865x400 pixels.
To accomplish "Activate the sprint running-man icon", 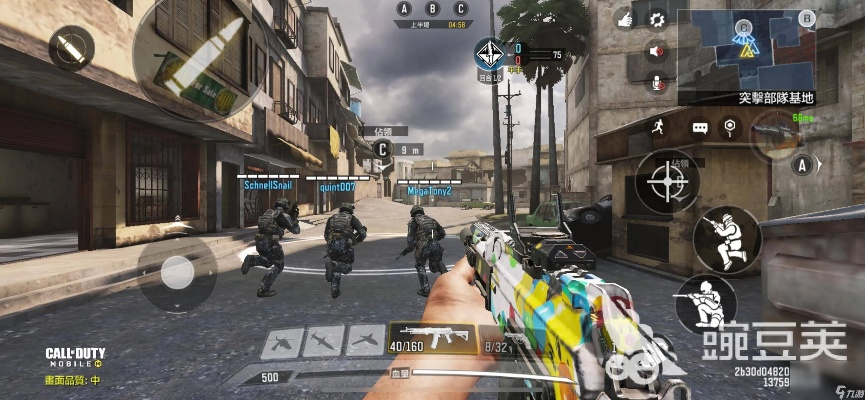I will pyautogui.click(x=657, y=126).
